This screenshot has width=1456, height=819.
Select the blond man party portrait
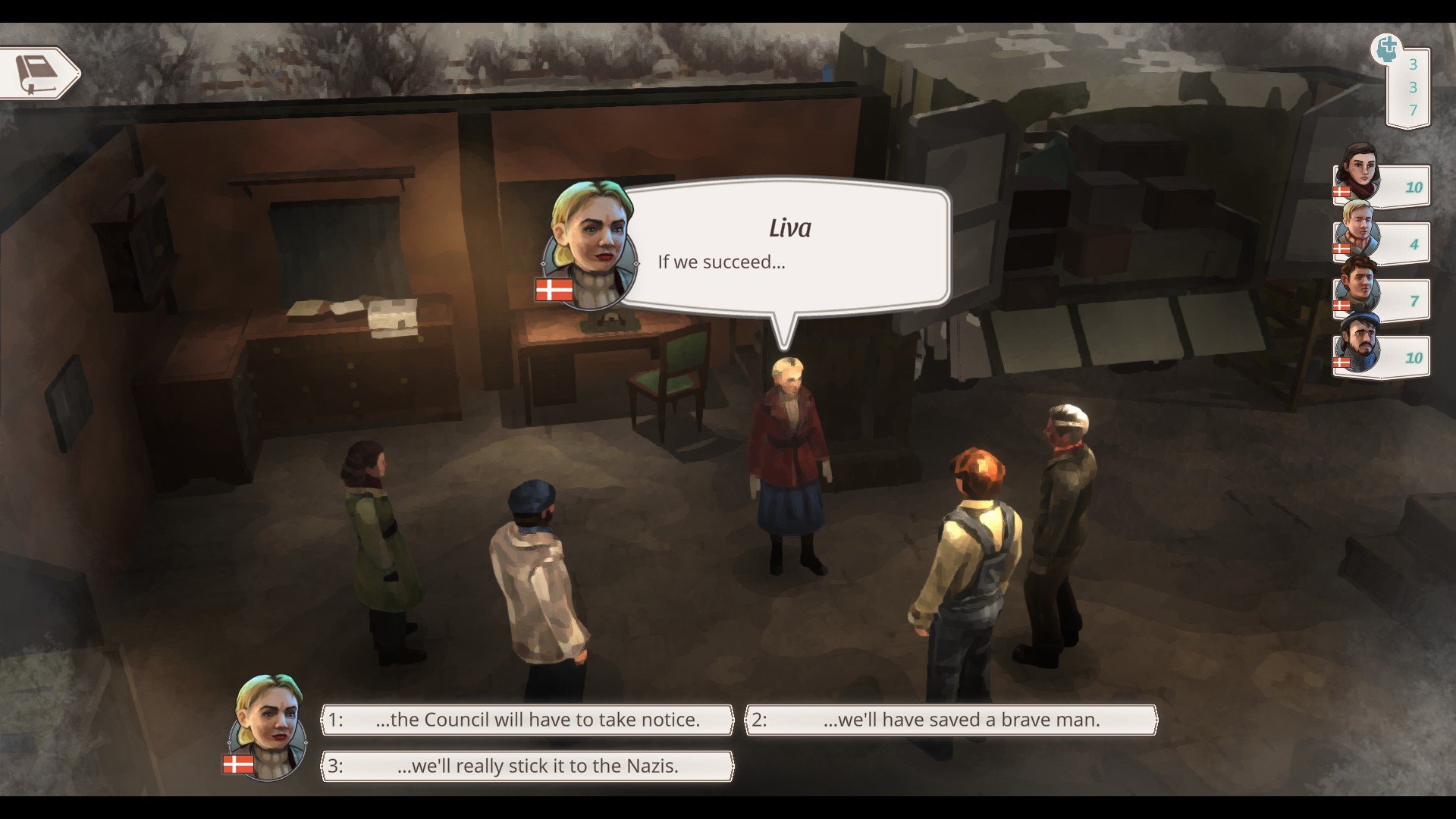point(1357,230)
